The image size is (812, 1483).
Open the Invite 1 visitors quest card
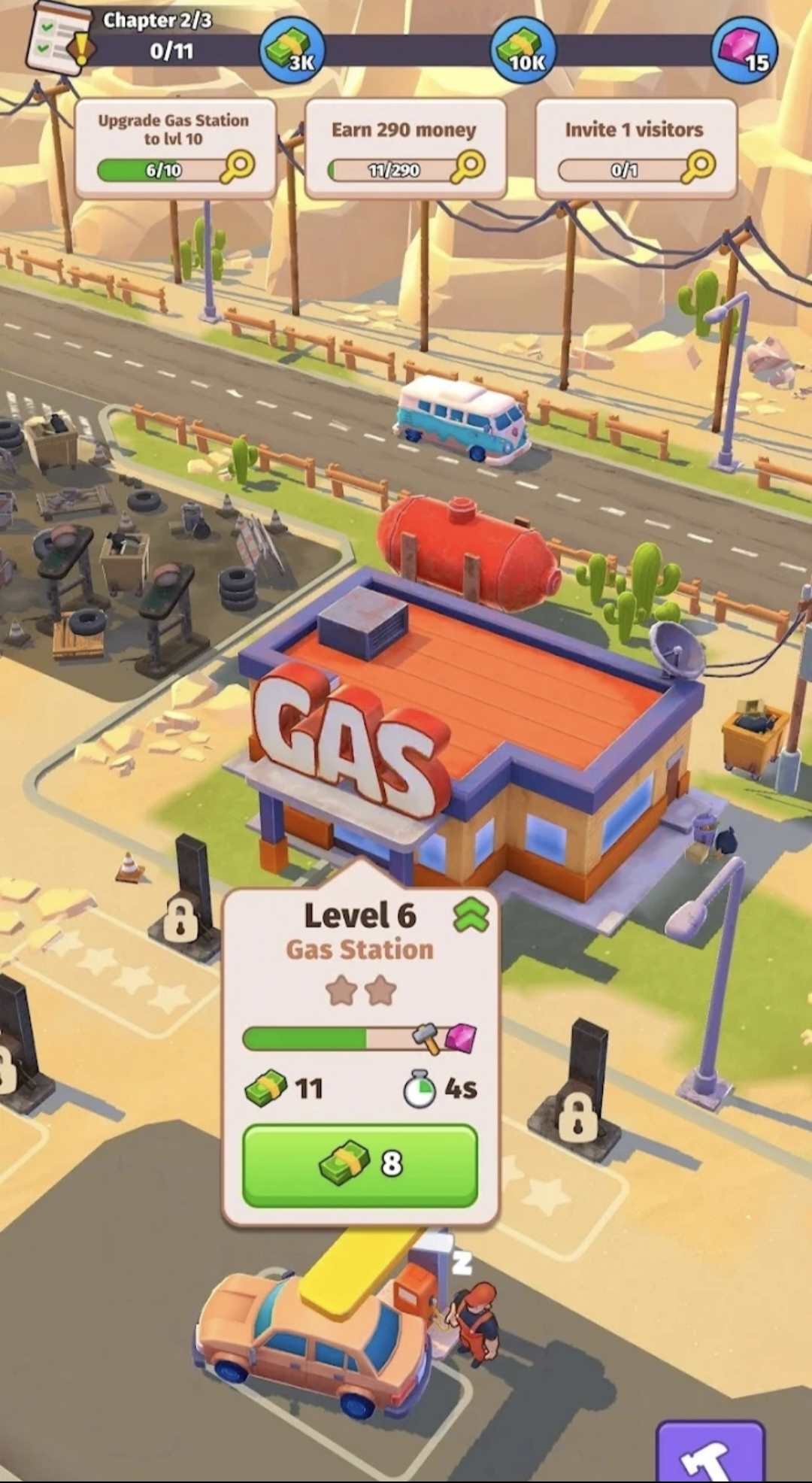(635, 148)
